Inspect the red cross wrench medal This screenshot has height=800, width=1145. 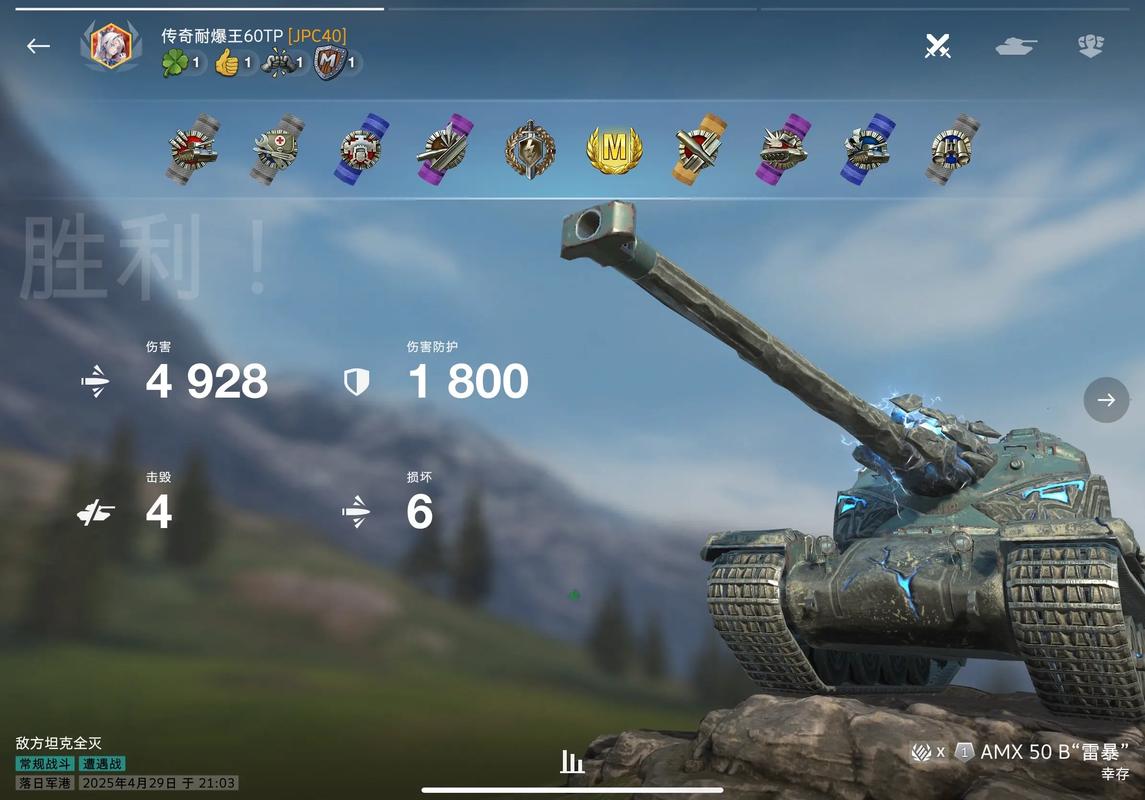(x=277, y=150)
